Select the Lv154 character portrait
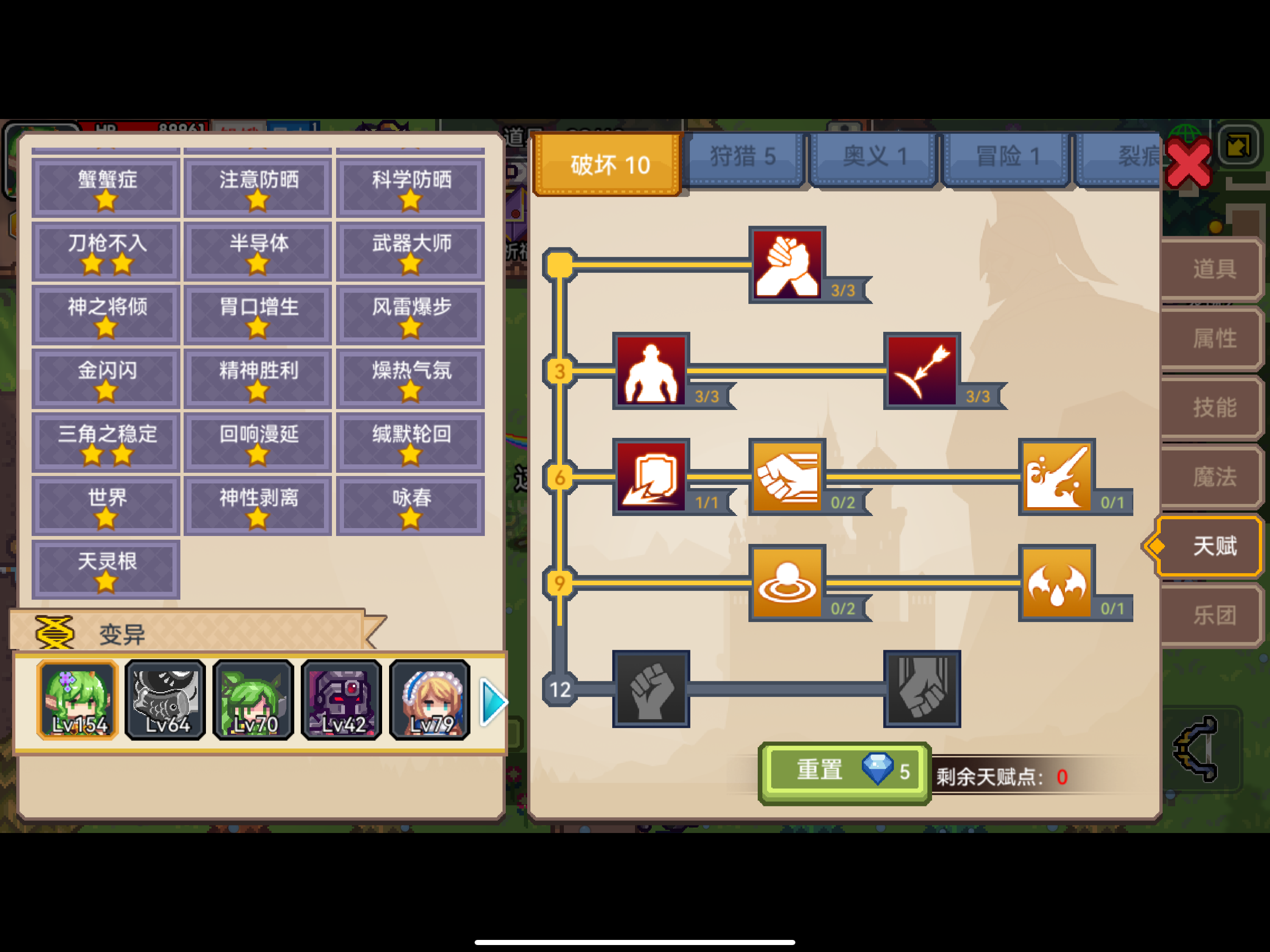1270x952 pixels. 77,701
